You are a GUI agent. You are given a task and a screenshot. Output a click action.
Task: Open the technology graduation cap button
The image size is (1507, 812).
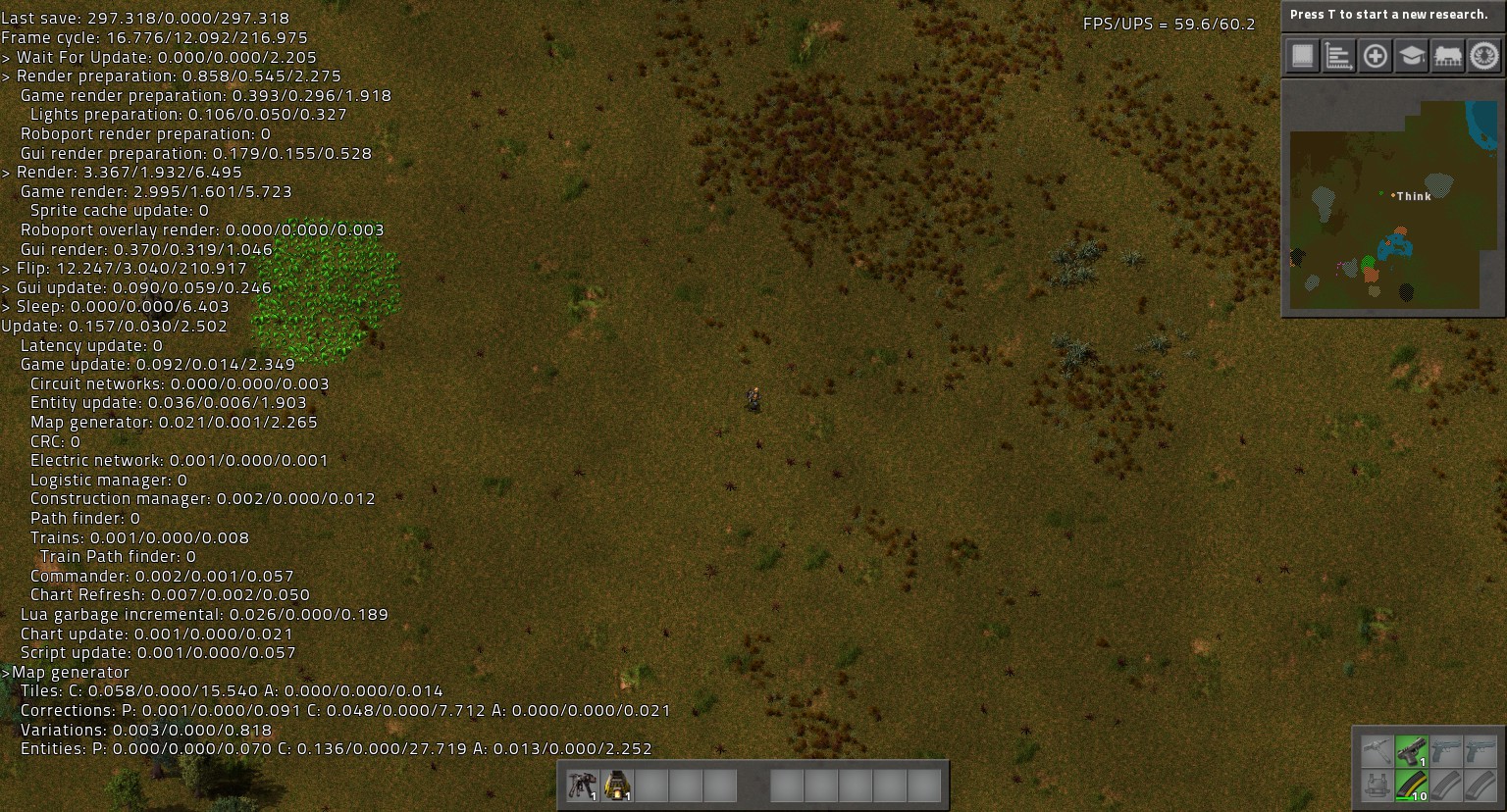pyautogui.click(x=1412, y=56)
